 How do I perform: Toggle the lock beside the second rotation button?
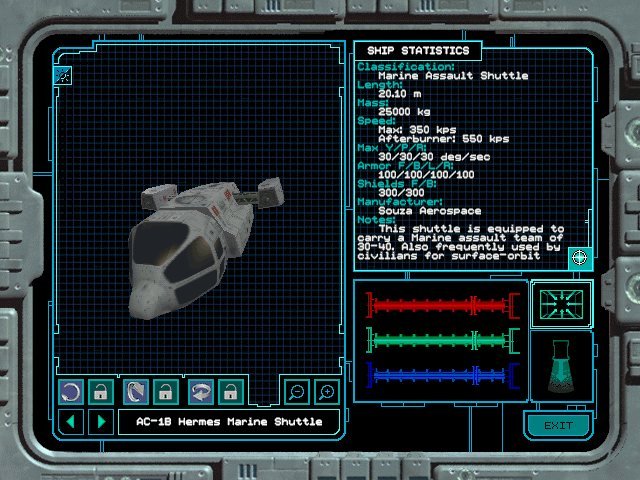[165, 391]
